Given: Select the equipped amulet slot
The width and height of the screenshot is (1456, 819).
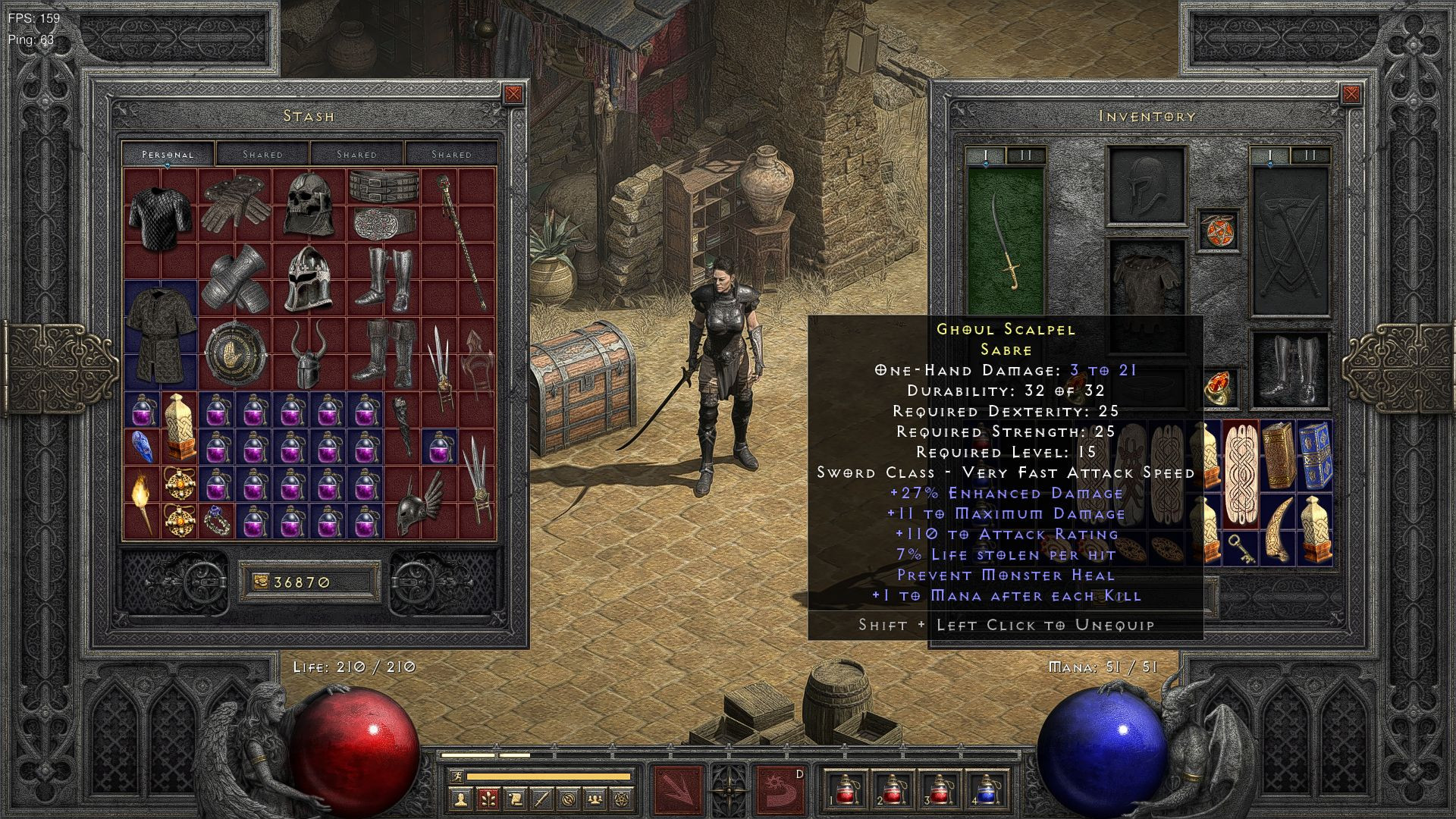Looking at the screenshot, I should [1218, 231].
